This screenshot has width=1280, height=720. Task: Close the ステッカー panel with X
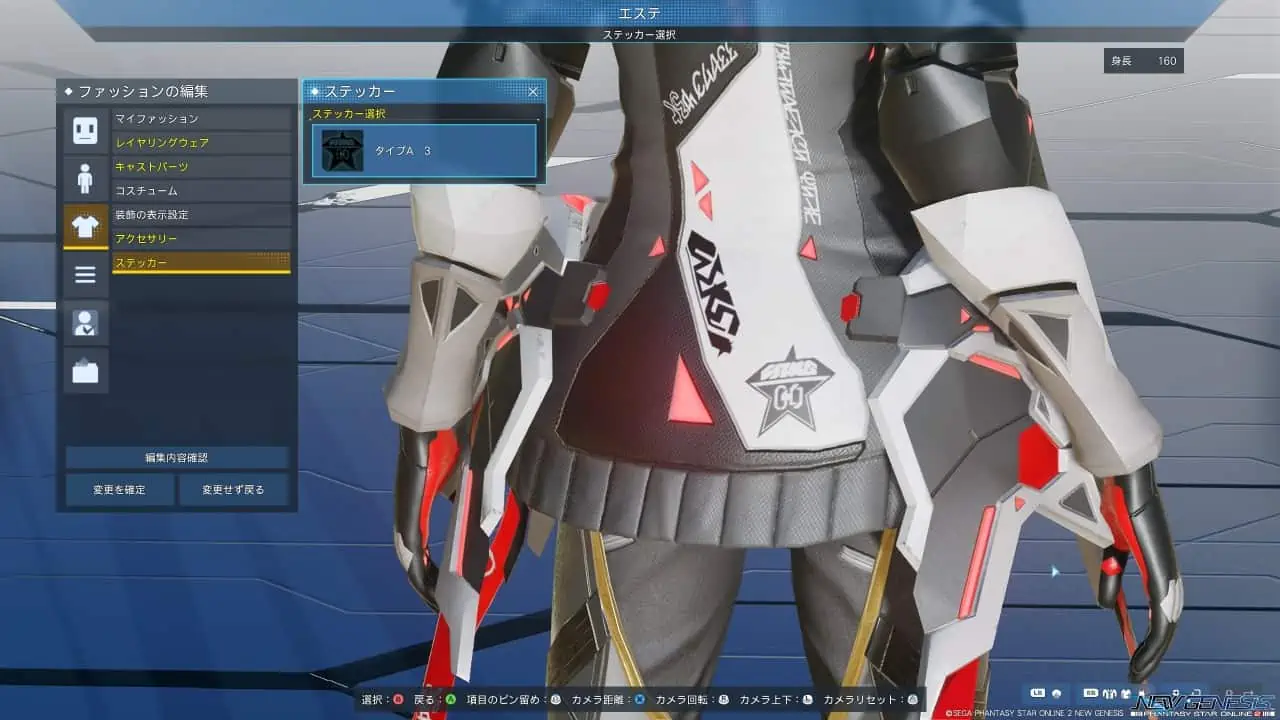533,91
